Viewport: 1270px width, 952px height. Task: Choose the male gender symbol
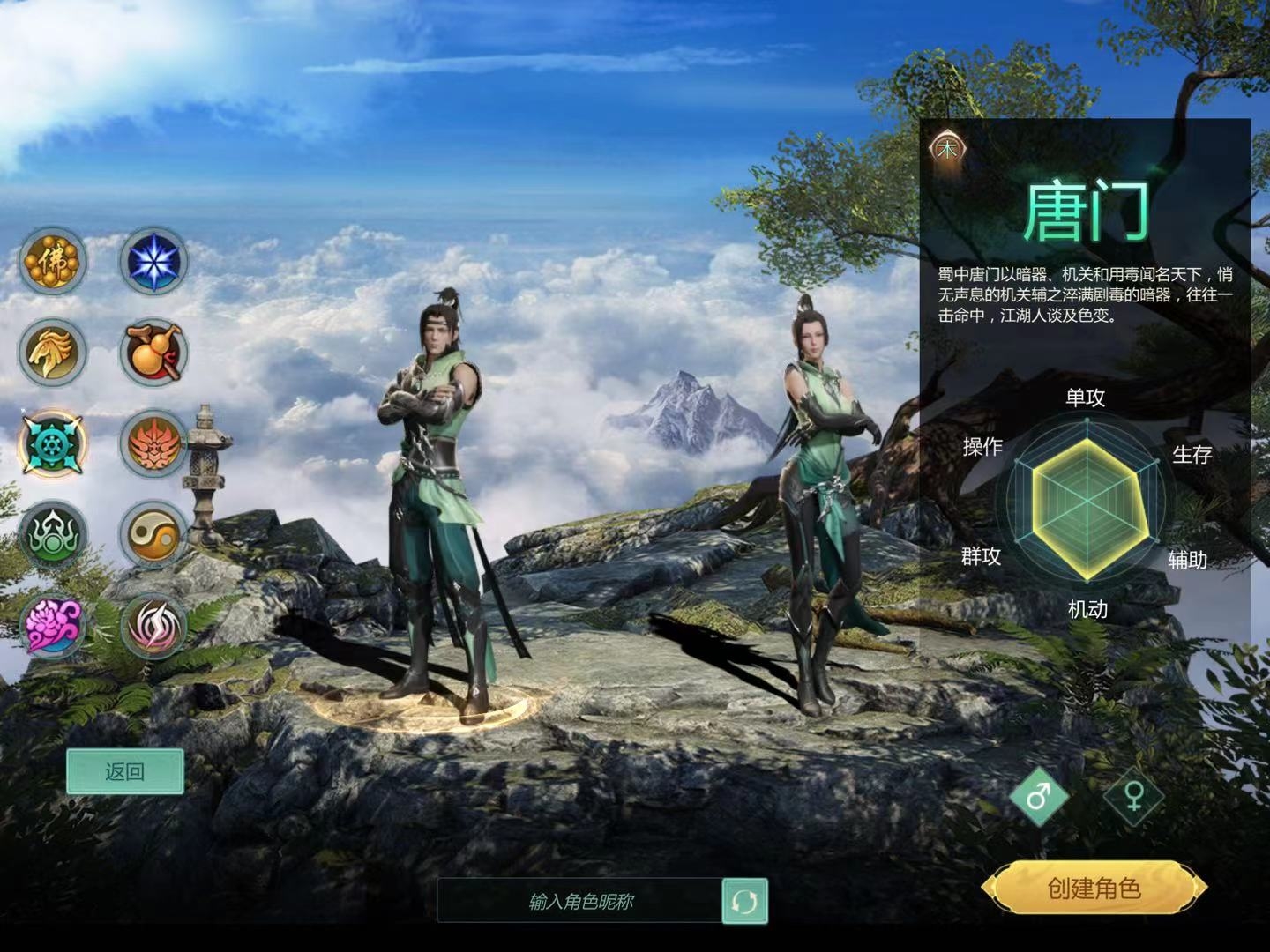[x=1039, y=797]
